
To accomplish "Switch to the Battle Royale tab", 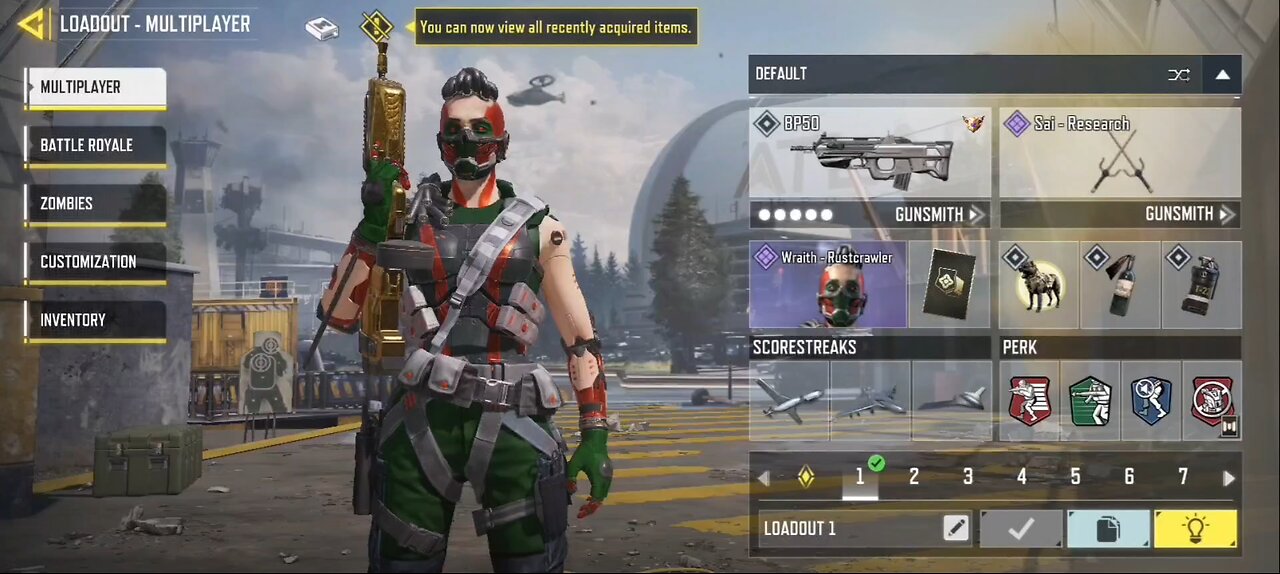I will 95,146.
